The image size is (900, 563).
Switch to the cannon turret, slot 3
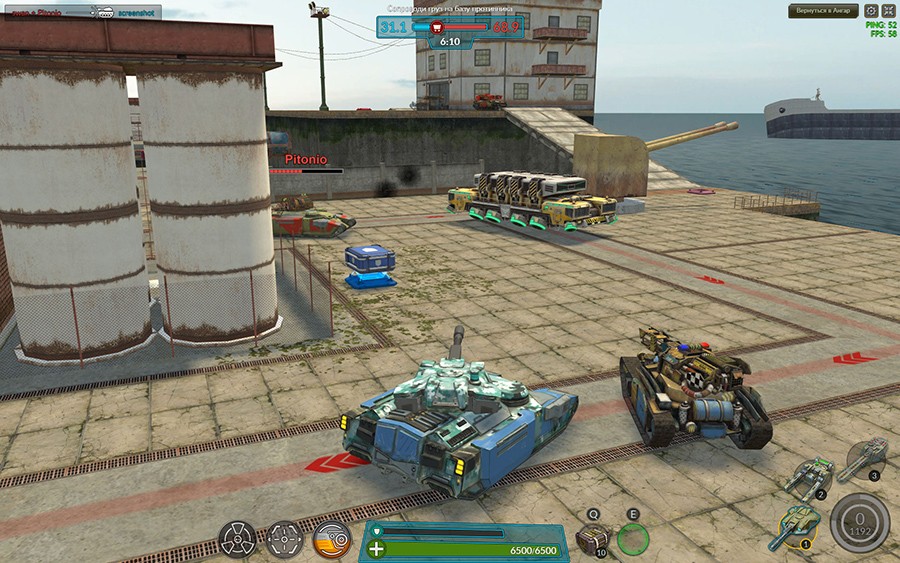pyautogui.click(x=866, y=459)
